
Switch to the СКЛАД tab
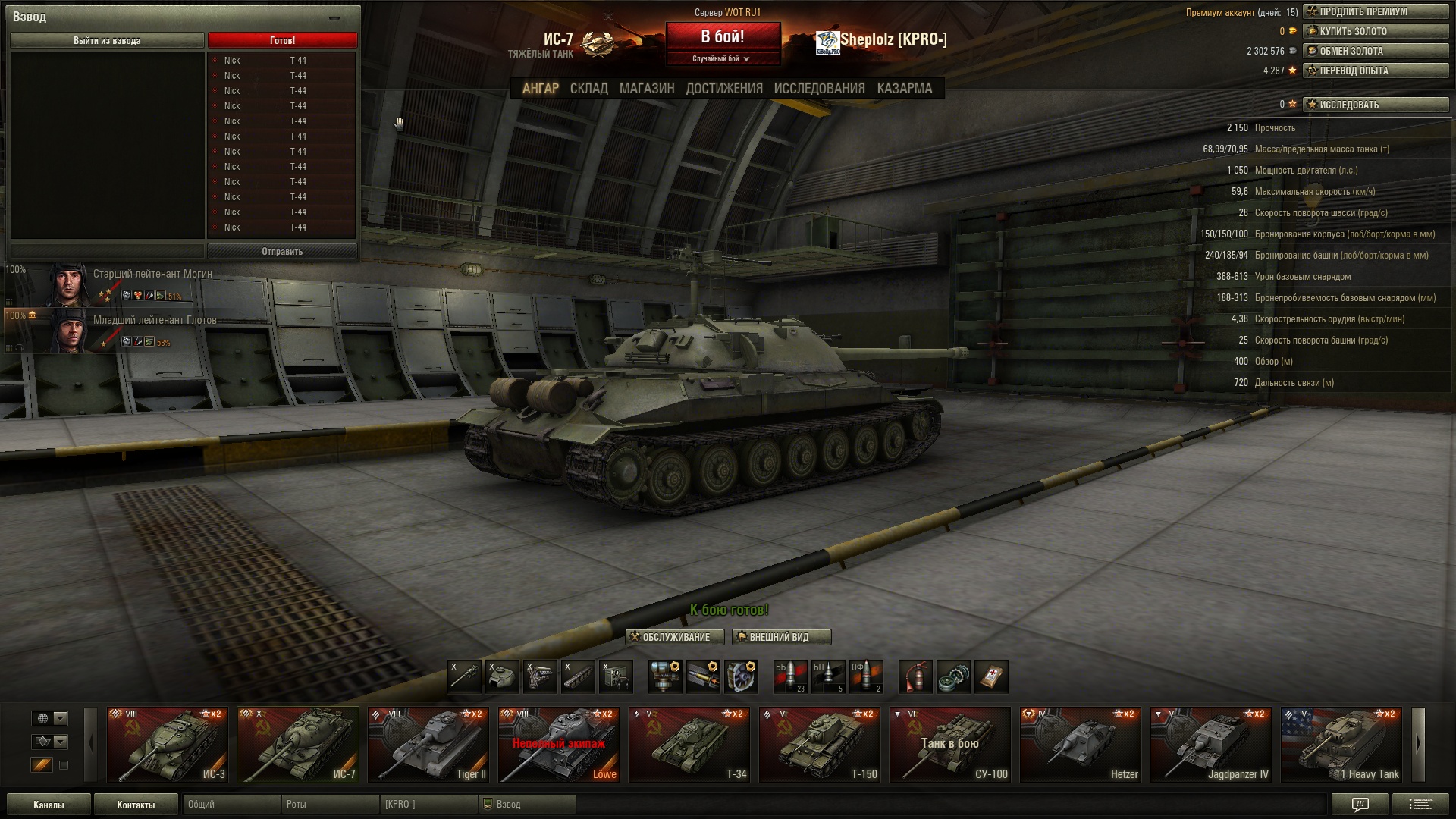(588, 89)
